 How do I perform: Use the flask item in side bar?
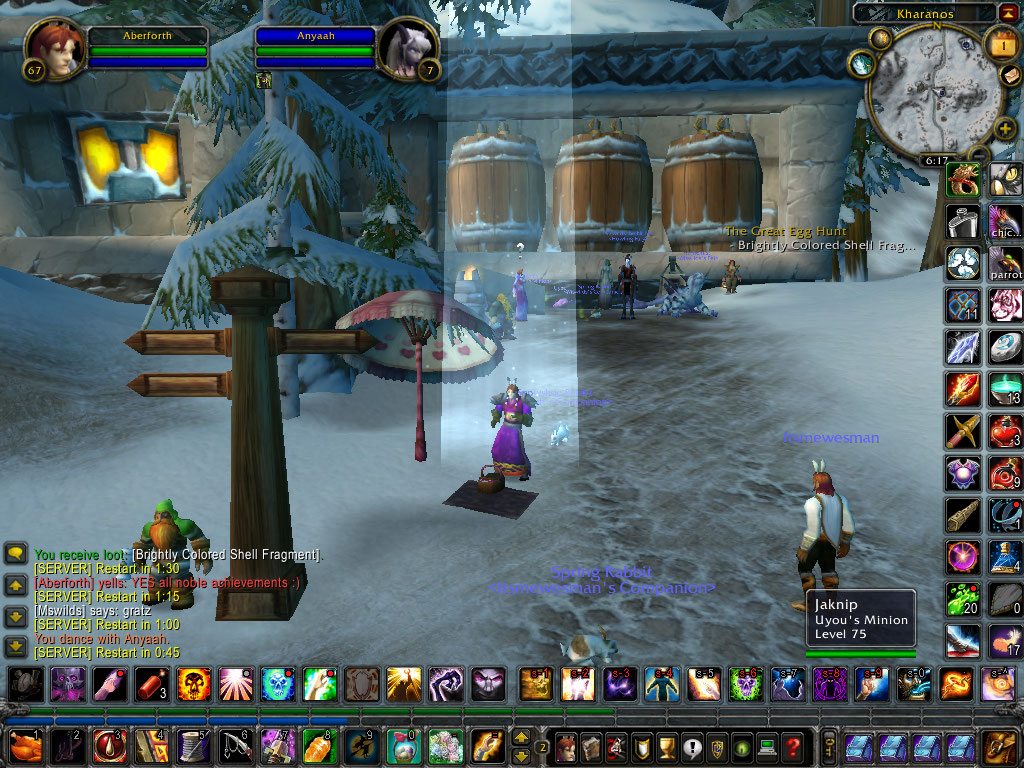(x=963, y=221)
